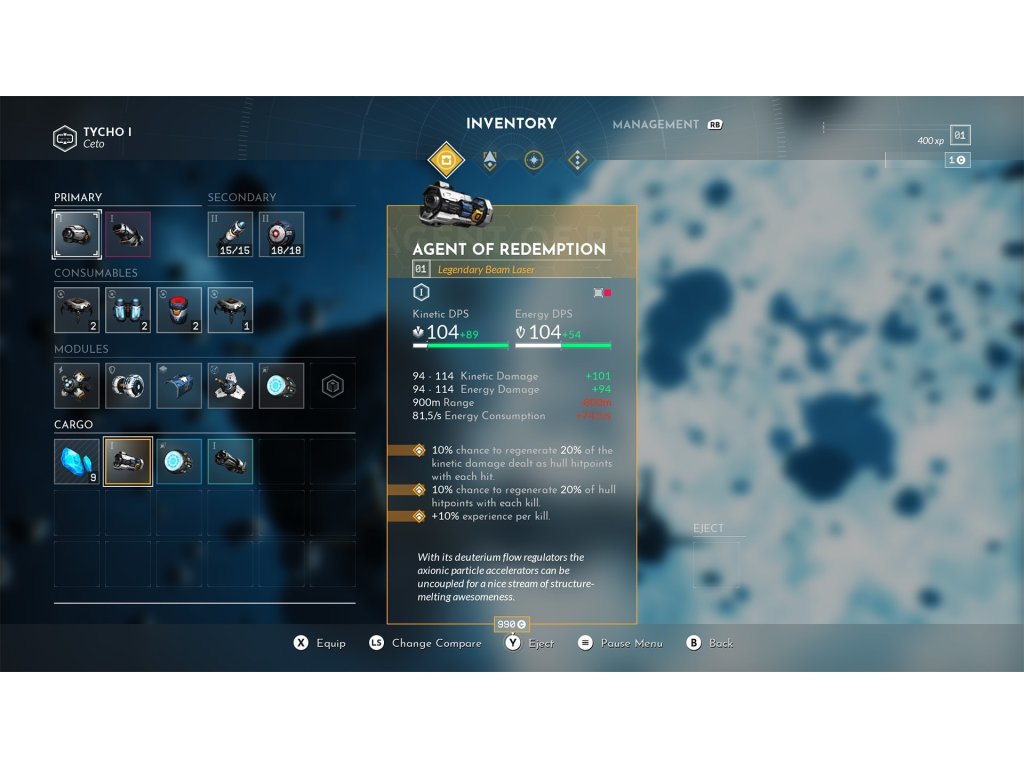Viewport: 1024px width, 768px height.
Task: Select the yellow diamond inventory sub-tab
Action: [446, 160]
